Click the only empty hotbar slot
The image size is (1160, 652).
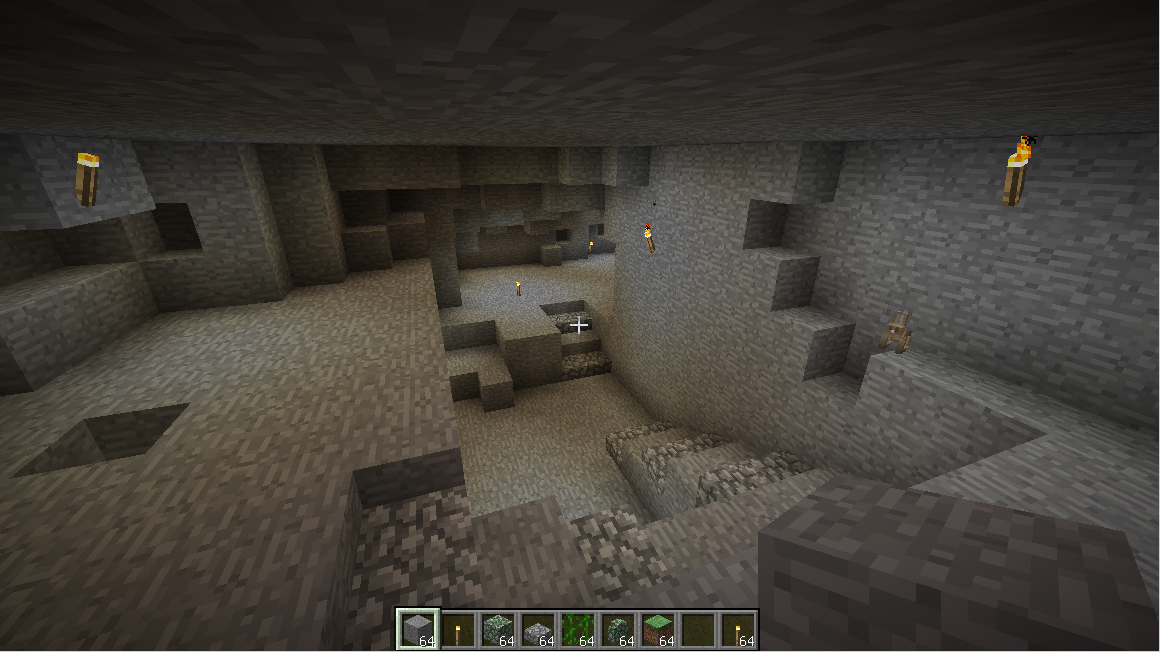pyautogui.click(x=697, y=629)
